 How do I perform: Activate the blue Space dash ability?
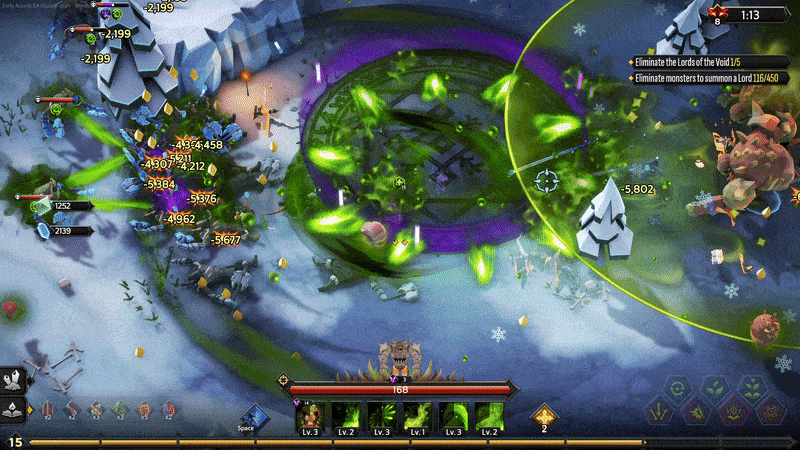point(254,418)
